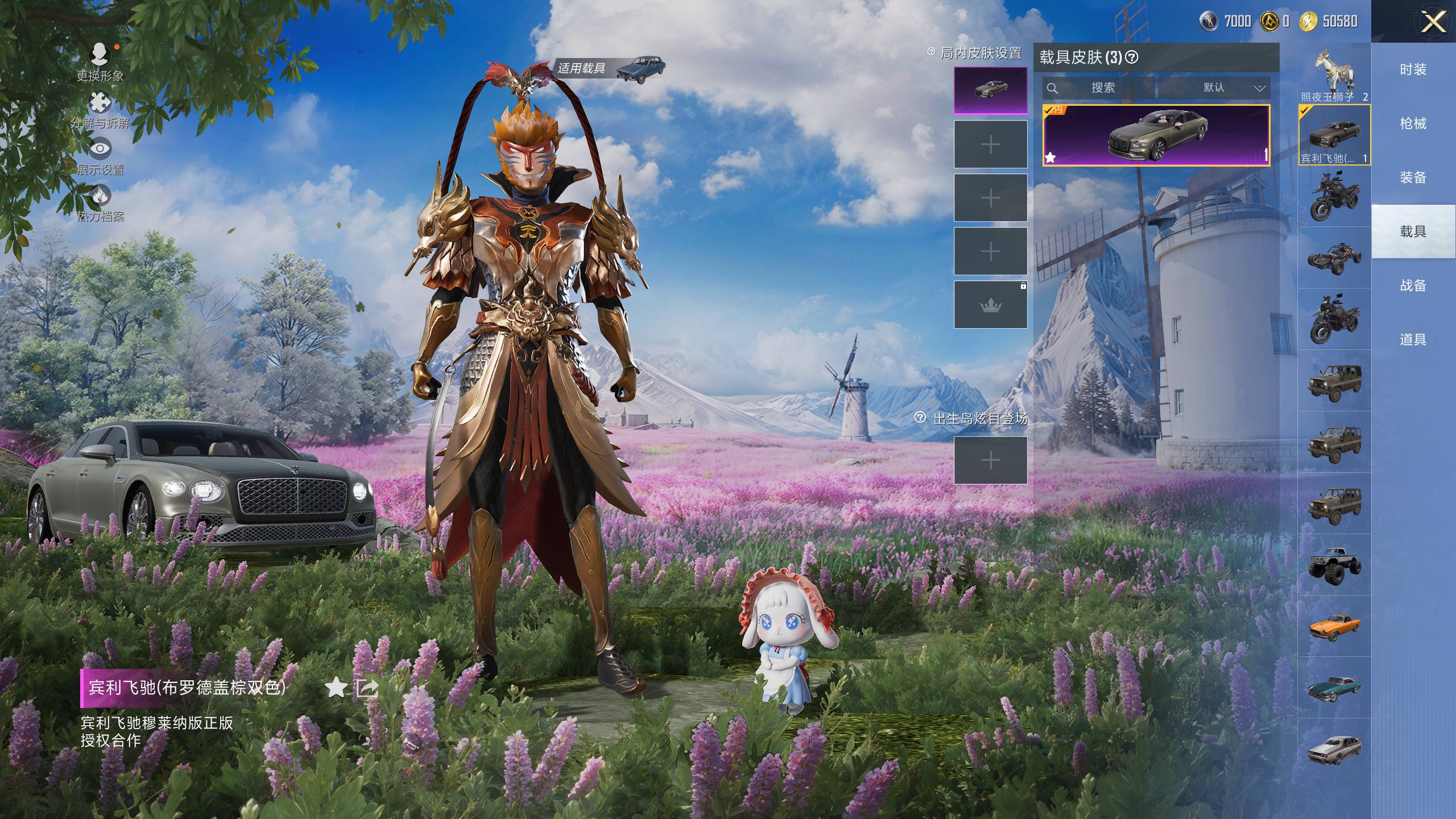Image resolution: width=1456 pixels, height=819 pixels.
Task: Select the Bentley skin card in the list
Action: tap(1156, 135)
